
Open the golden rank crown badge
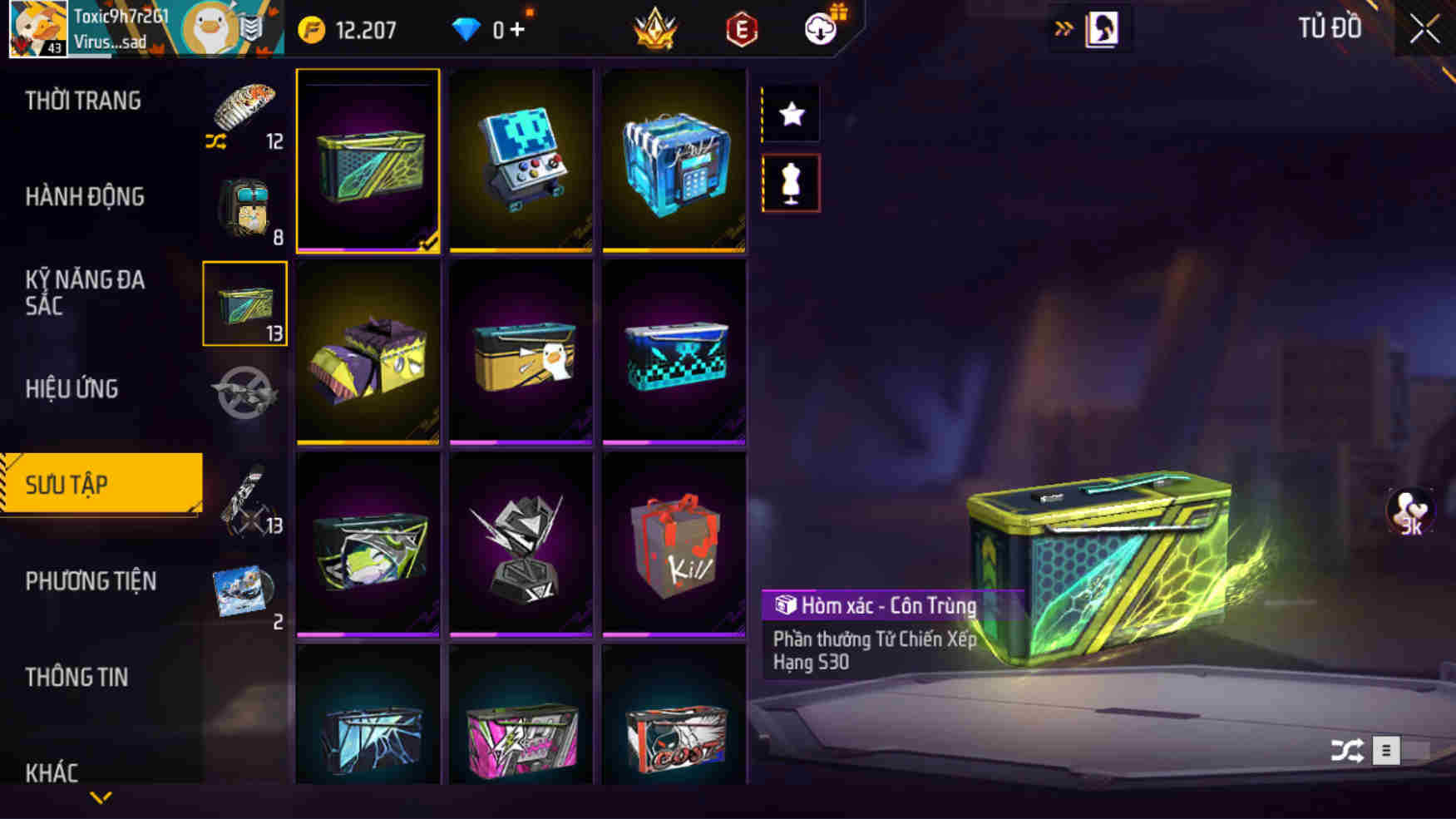[x=656, y=26]
